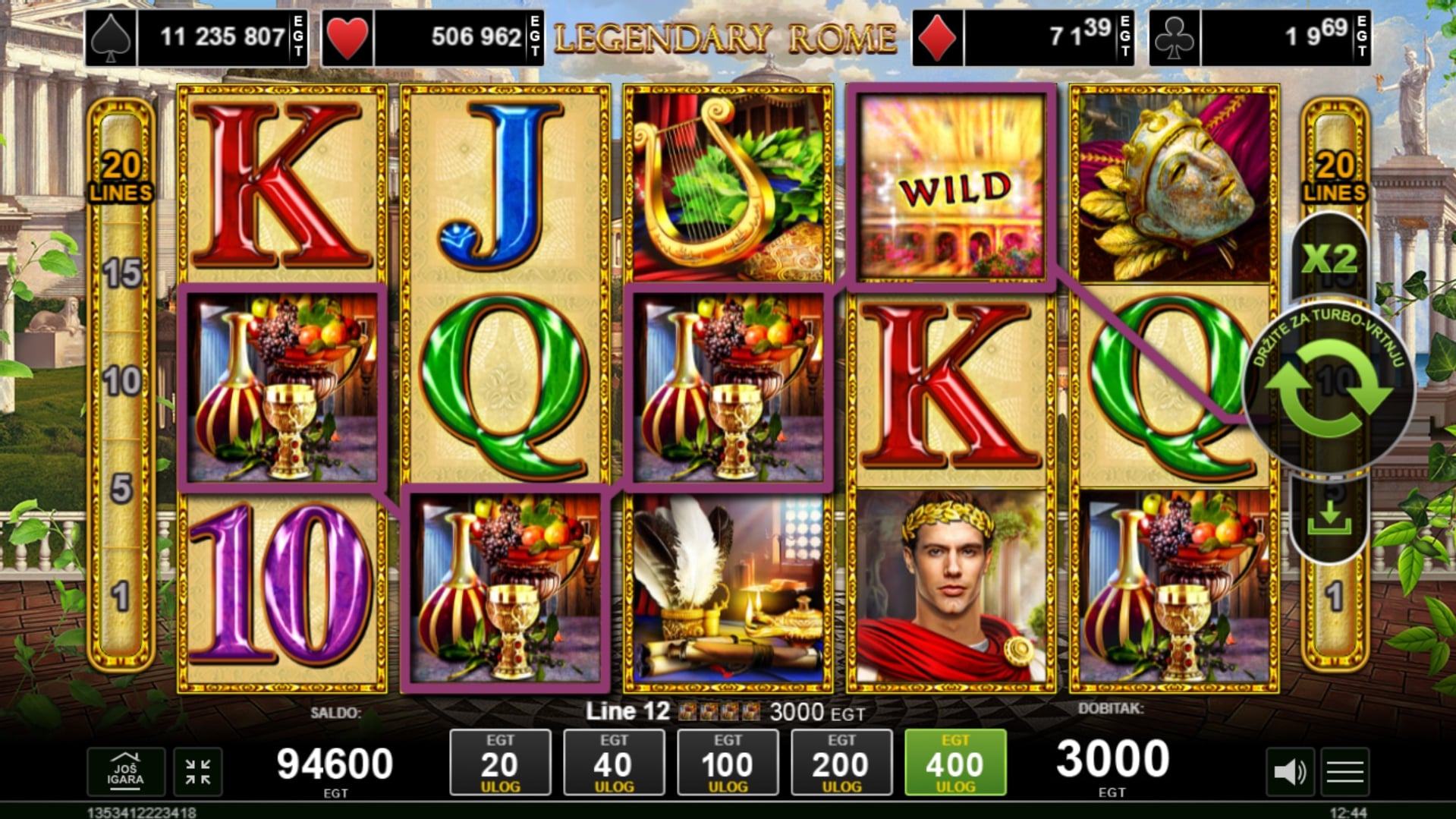Click the diamond jackpot display
1456x819 pixels.
pyautogui.click(x=1023, y=37)
